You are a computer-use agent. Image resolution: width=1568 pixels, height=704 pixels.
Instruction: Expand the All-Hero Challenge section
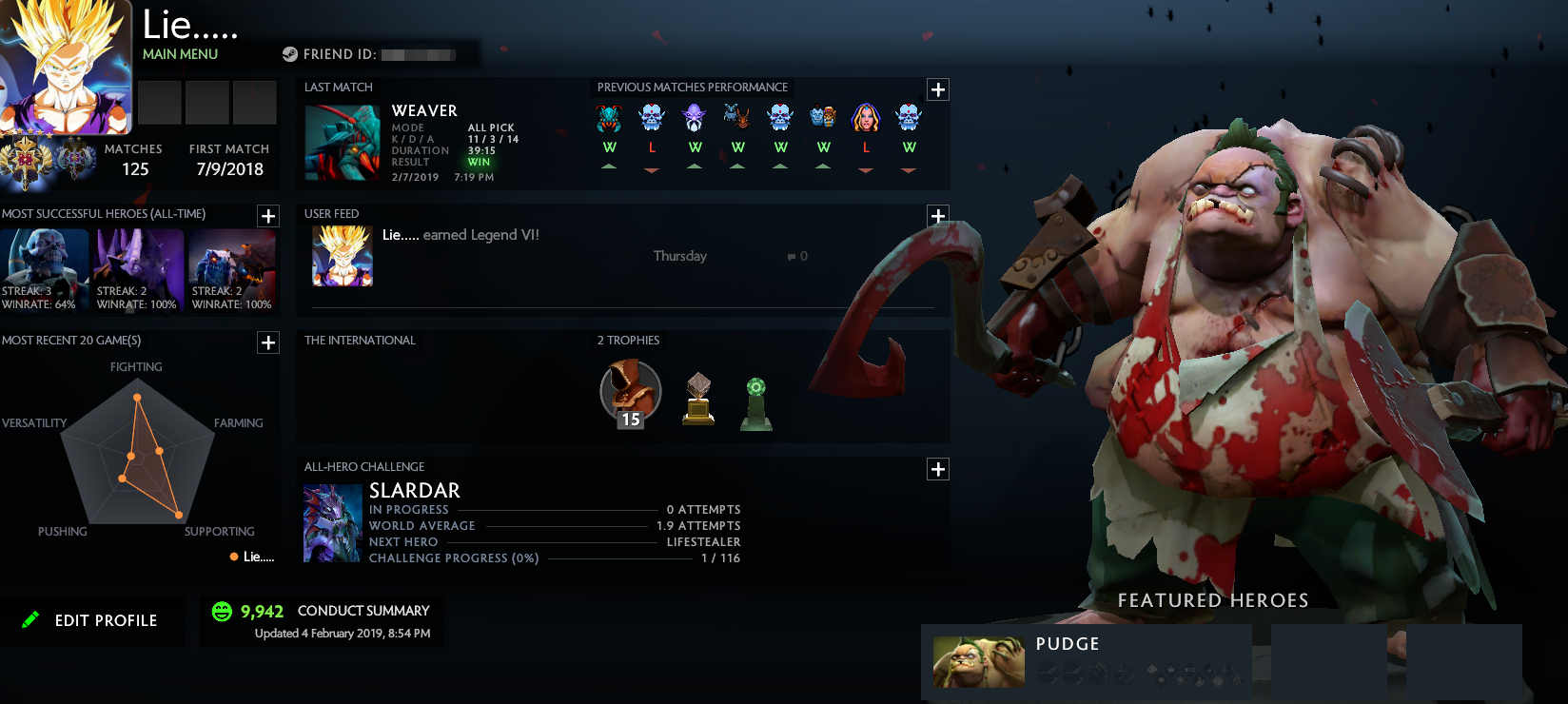pyautogui.click(x=937, y=469)
